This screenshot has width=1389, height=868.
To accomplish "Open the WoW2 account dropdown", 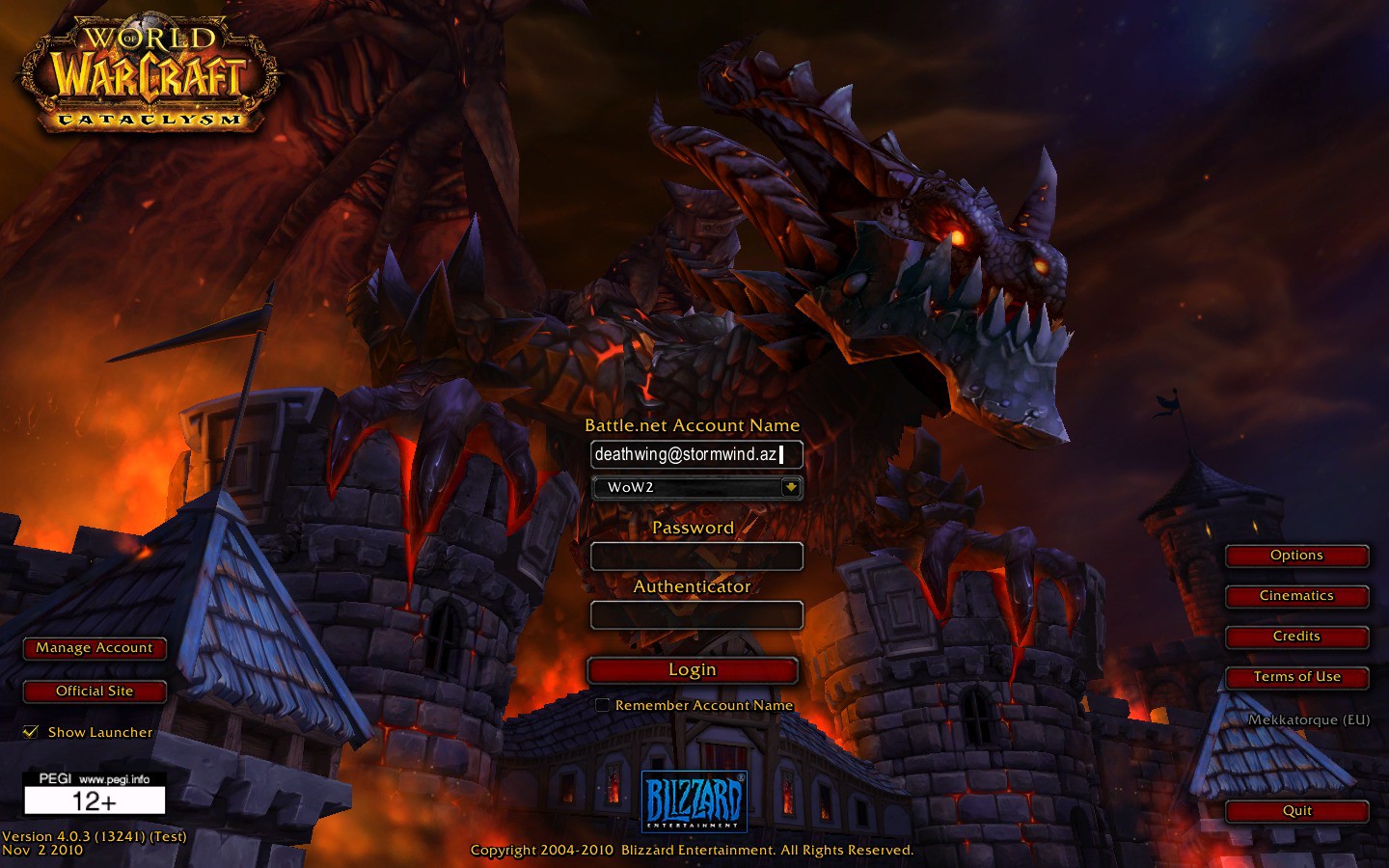I will 791,488.
